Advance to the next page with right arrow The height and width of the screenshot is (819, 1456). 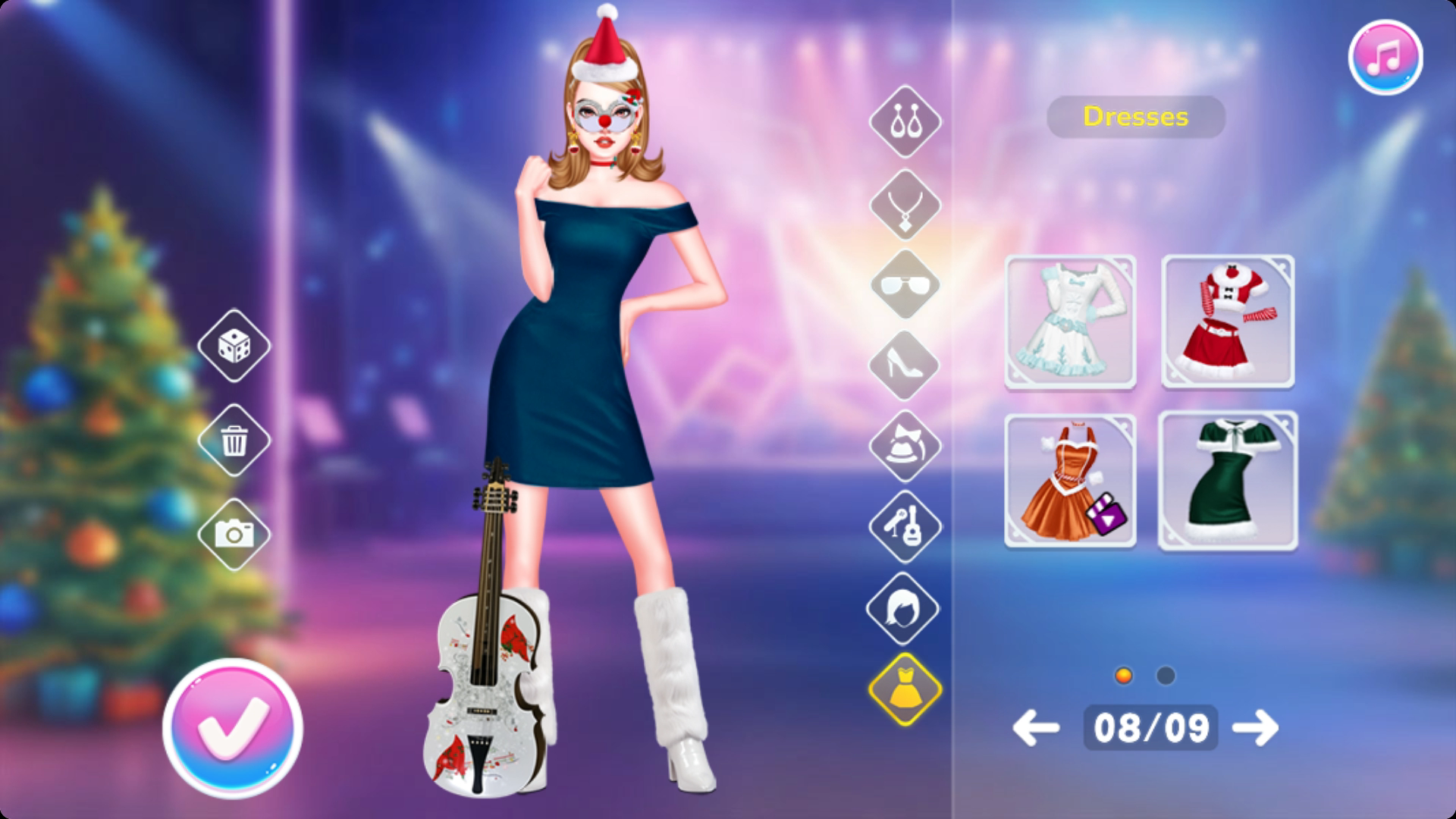point(1255,728)
